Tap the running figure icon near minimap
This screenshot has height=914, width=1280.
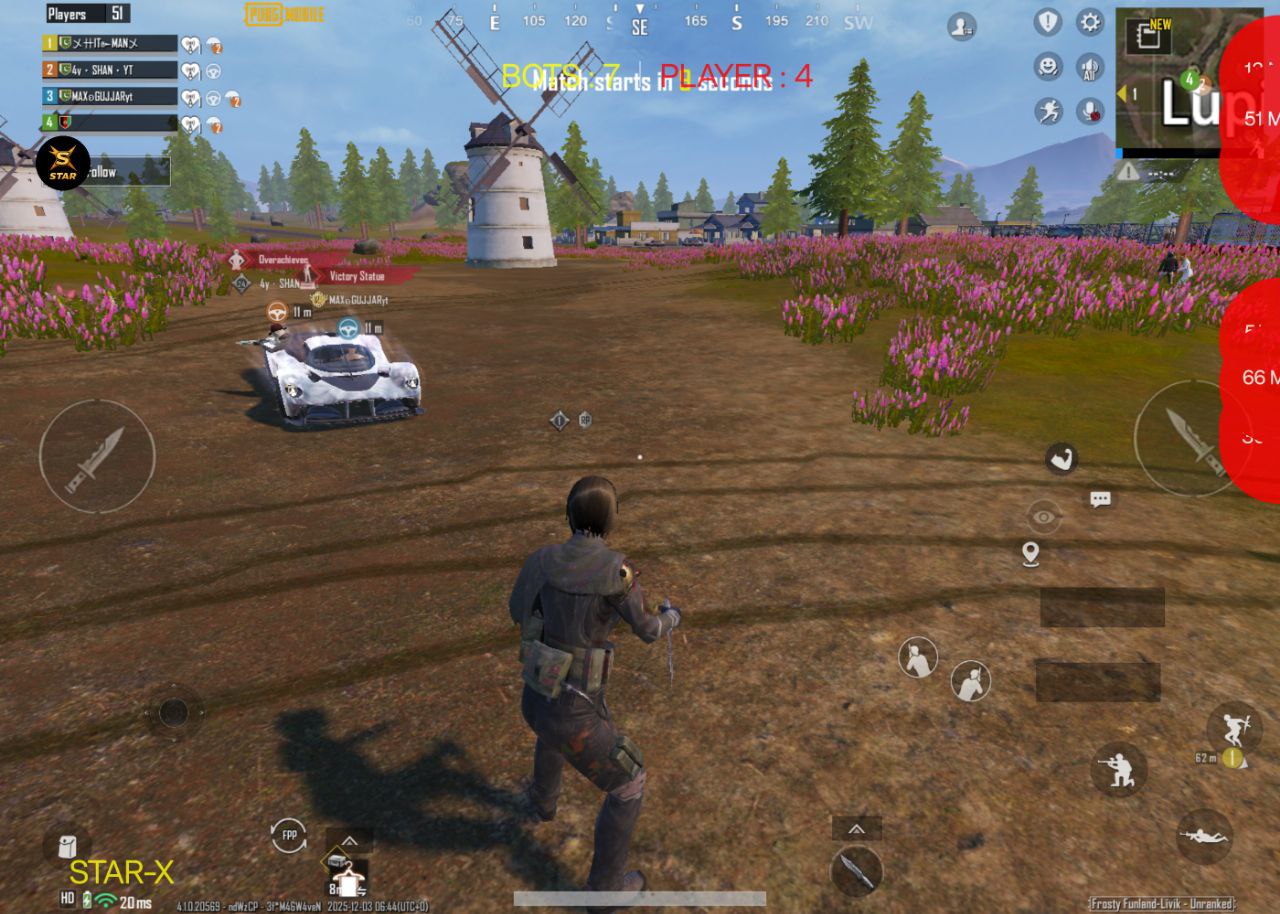tap(1047, 111)
